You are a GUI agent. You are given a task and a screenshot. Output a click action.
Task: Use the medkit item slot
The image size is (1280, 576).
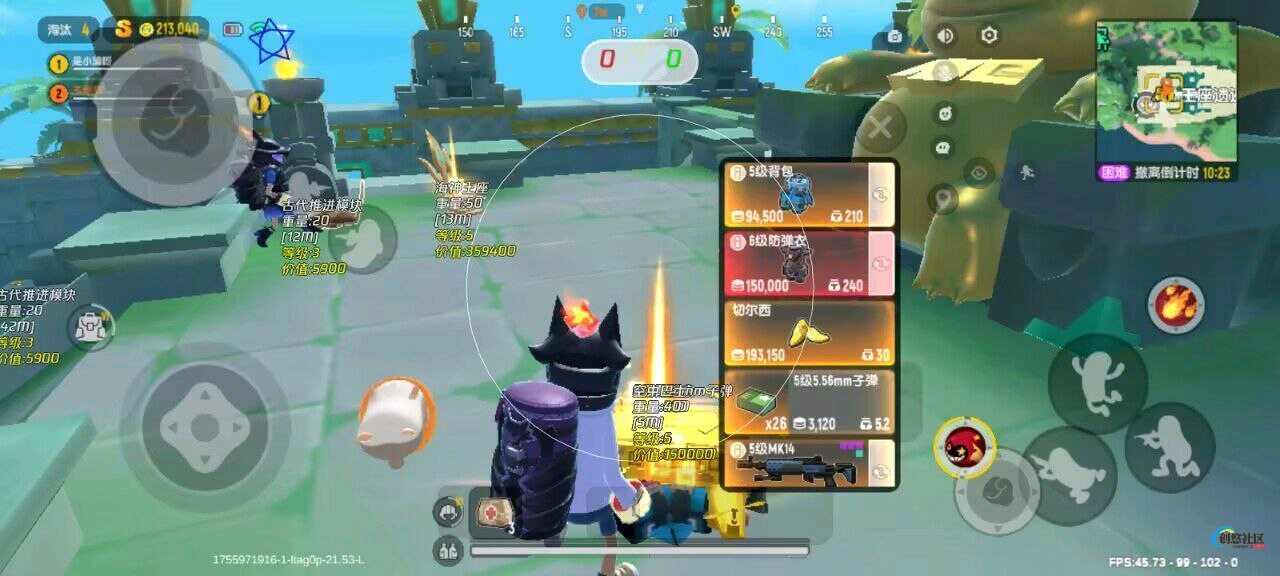493,512
